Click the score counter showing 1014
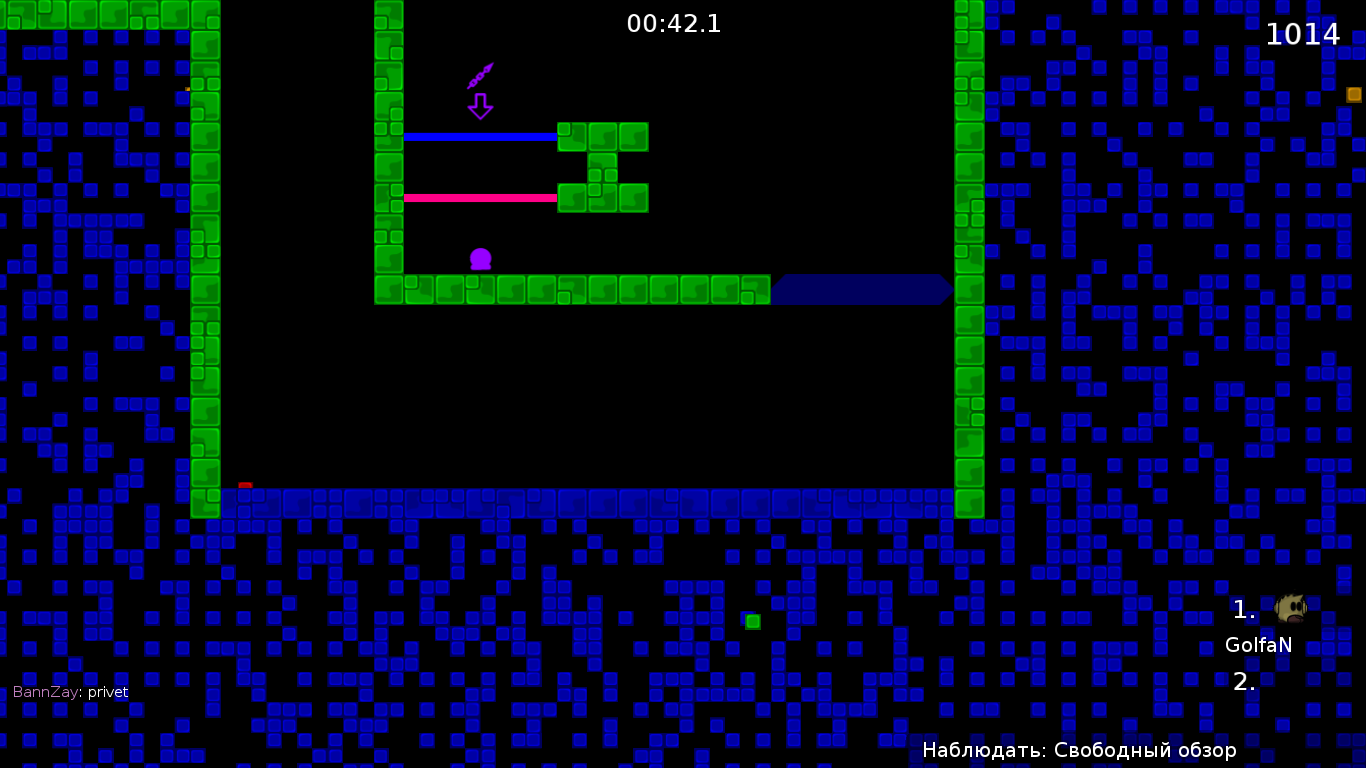The width and height of the screenshot is (1366, 768). click(1304, 33)
